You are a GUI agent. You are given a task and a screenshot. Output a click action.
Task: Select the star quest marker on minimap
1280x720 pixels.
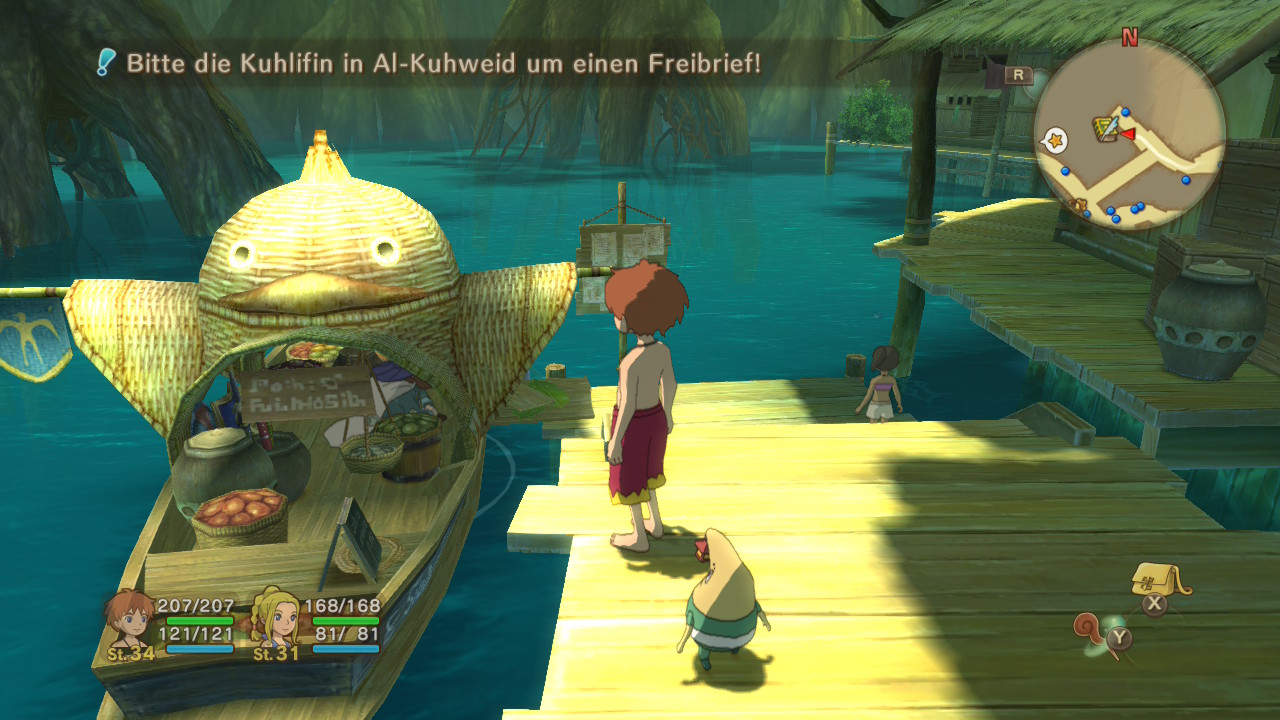click(1053, 141)
